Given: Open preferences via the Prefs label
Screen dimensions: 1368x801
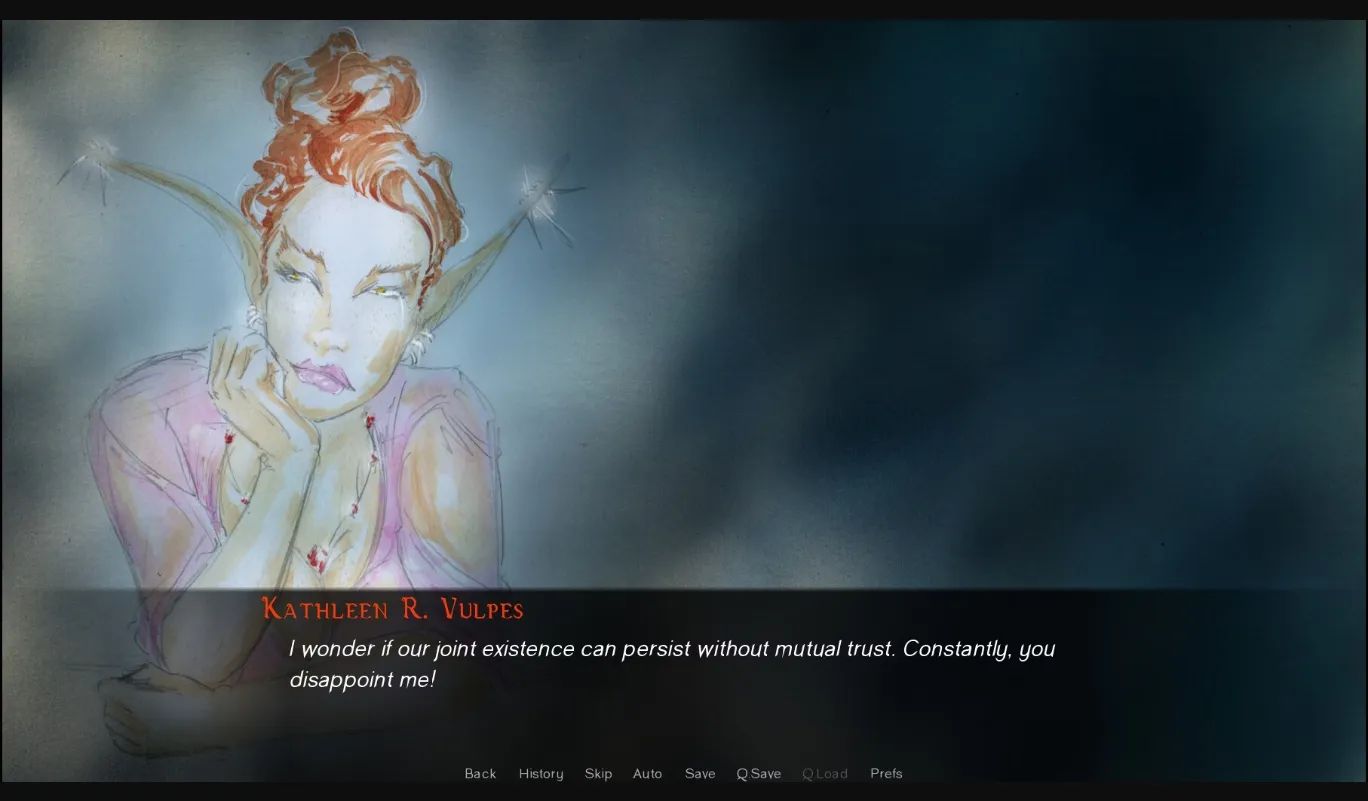Looking at the screenshot, I should (x=886, y=773).
